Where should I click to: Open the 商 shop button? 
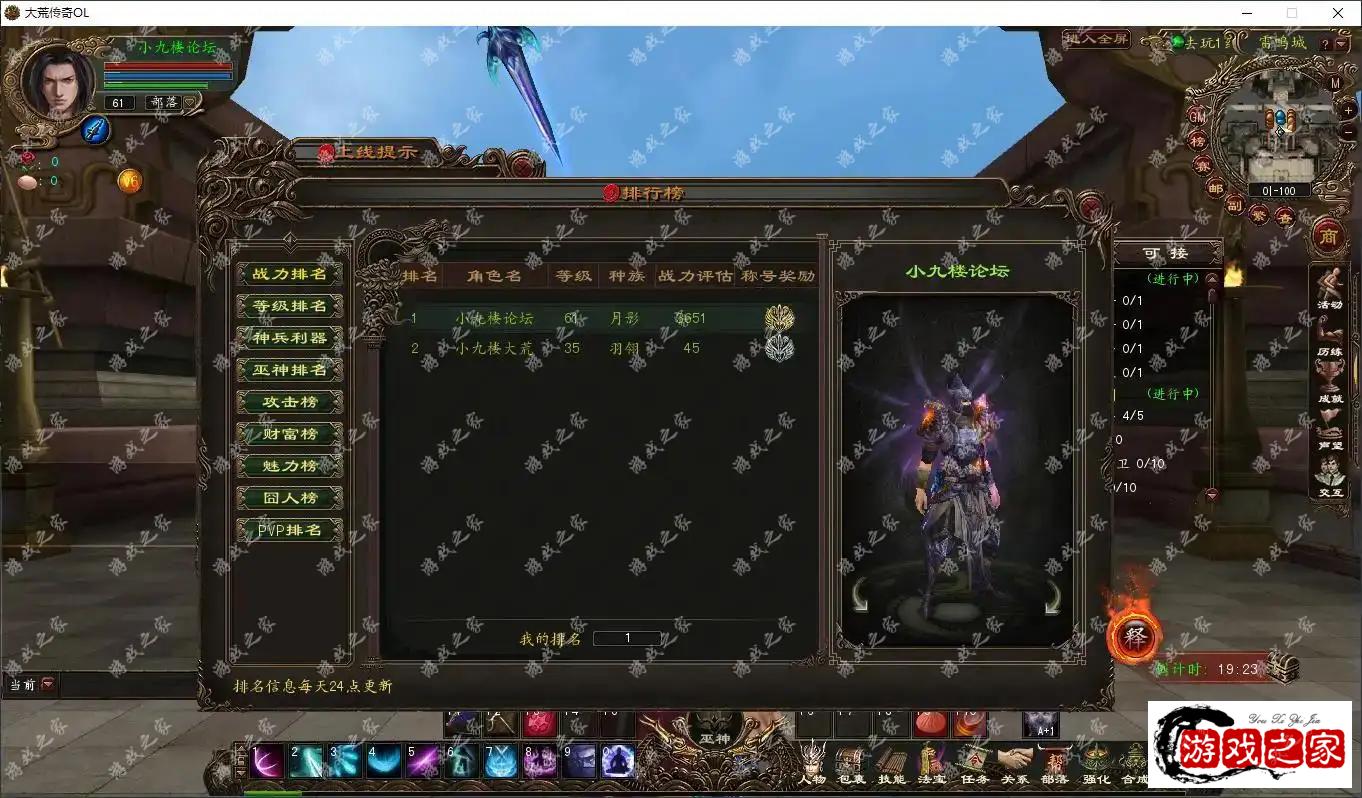pos(1328,236)
